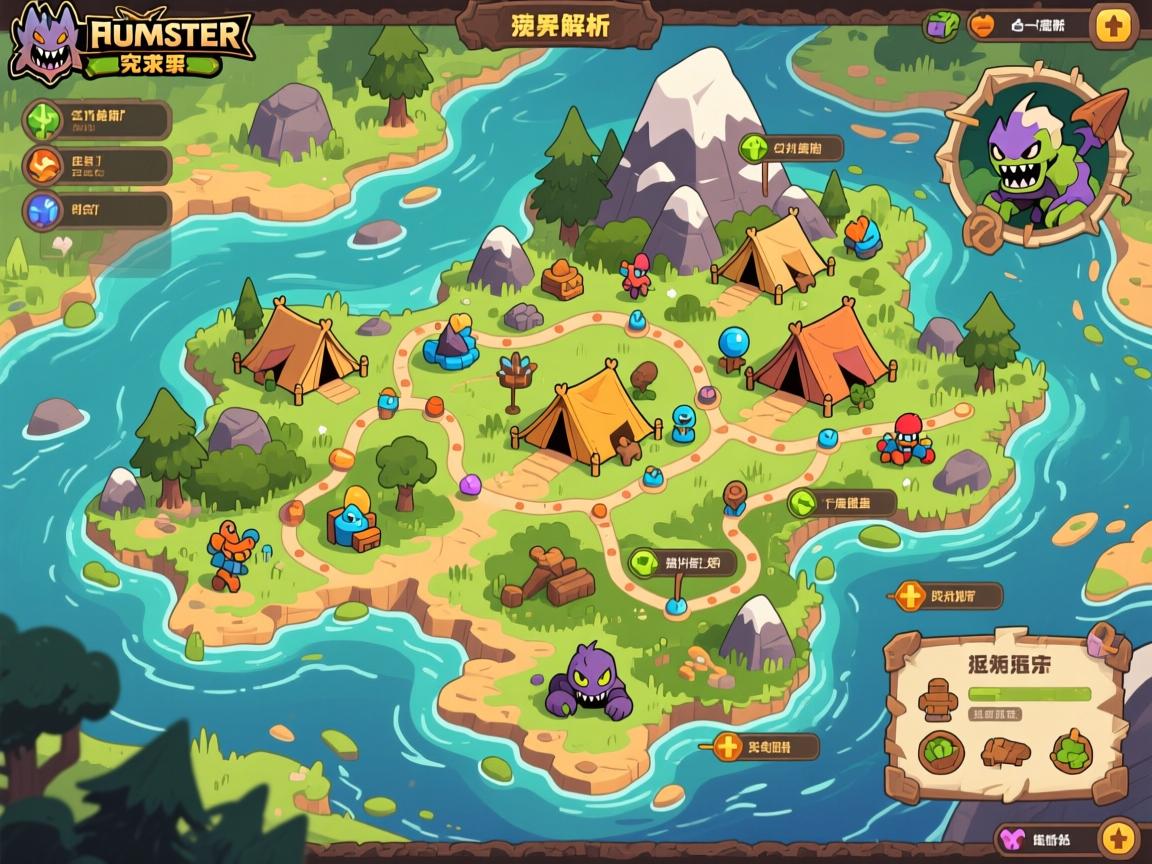Open the green and purple cube icon
Viewport: 1152px width, 864px height.
click(x=940, y=25)
